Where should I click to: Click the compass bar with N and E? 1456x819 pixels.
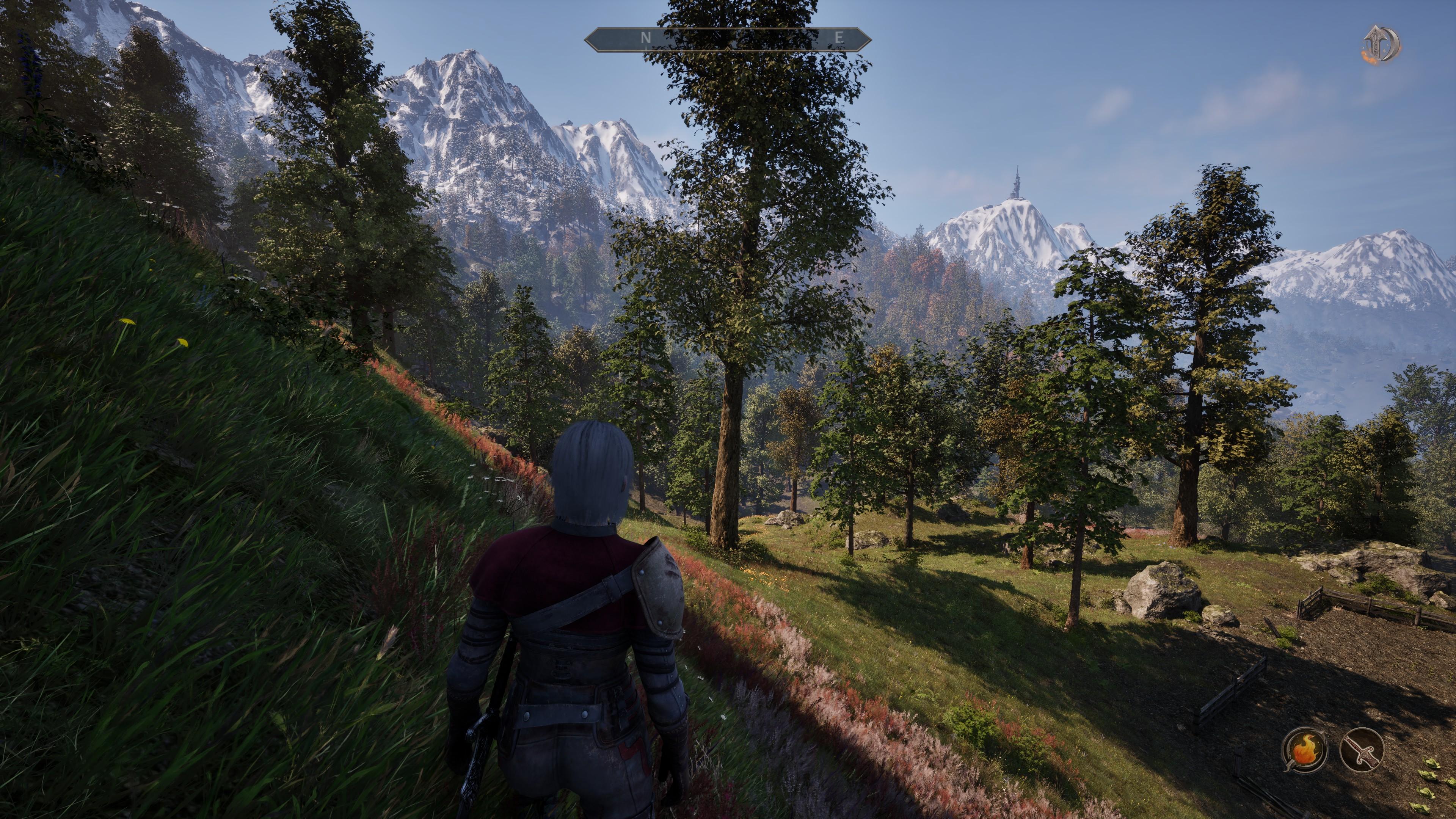pyautogui.click(x=728, y=38)
